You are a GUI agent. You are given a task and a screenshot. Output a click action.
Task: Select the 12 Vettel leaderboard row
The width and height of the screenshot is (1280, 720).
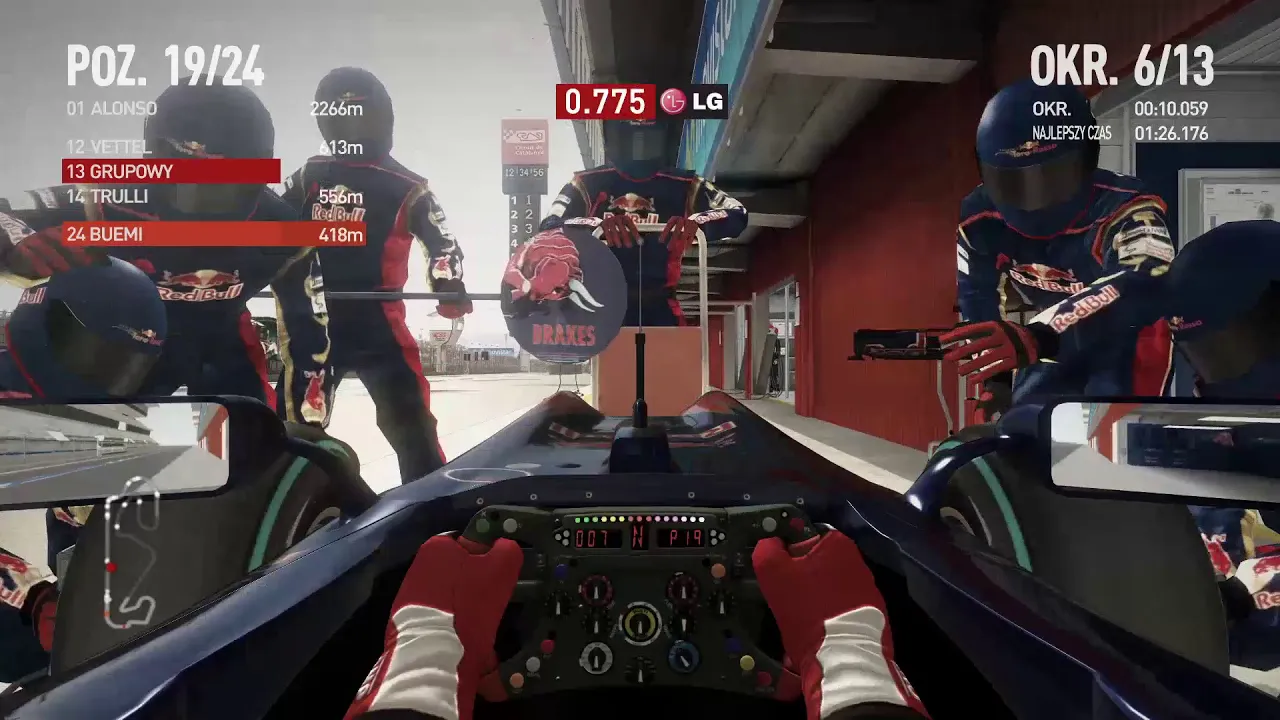[x=213, y=148]
